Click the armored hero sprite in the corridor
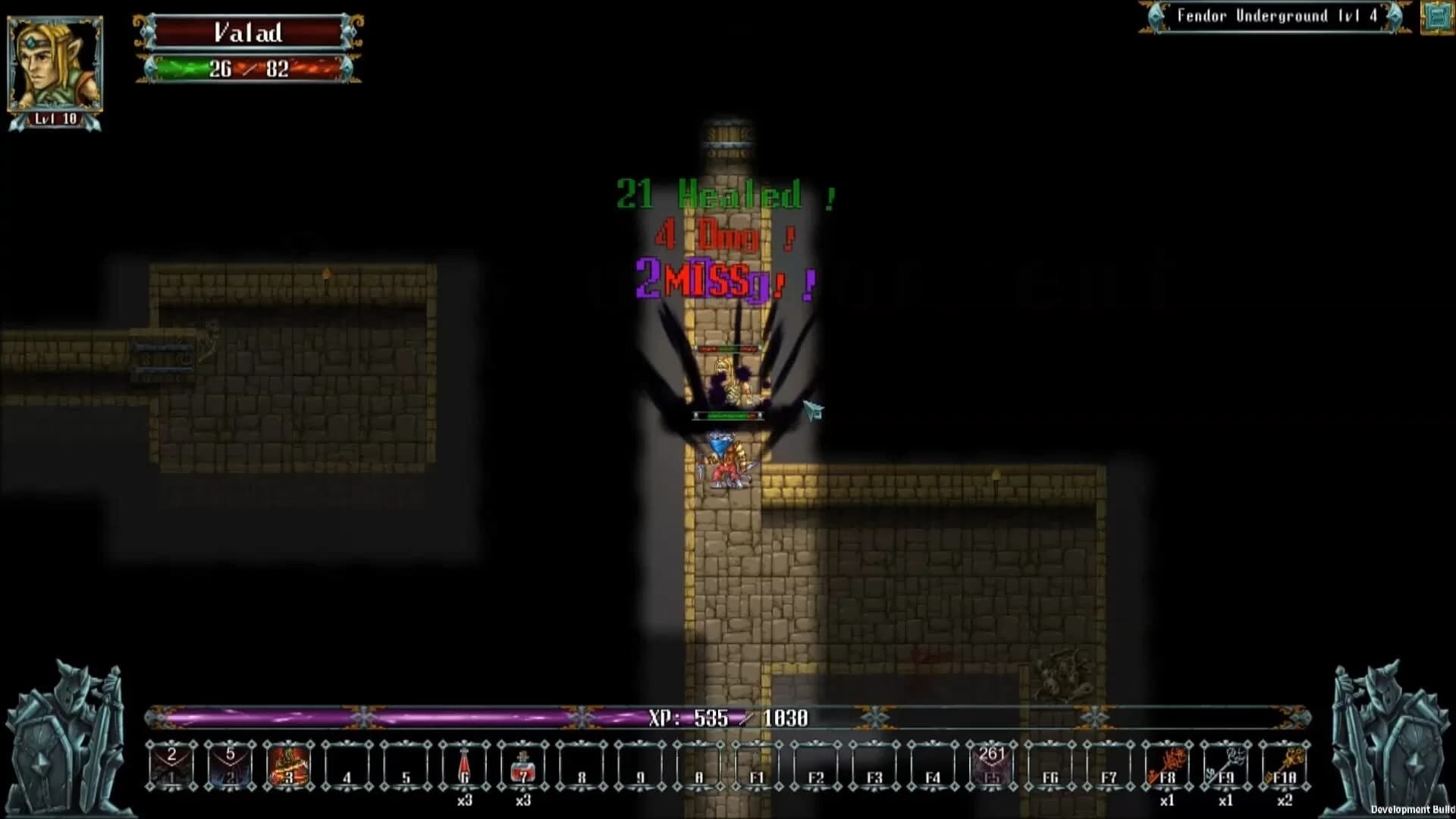Screen dimensions: 1456x819 728,463
